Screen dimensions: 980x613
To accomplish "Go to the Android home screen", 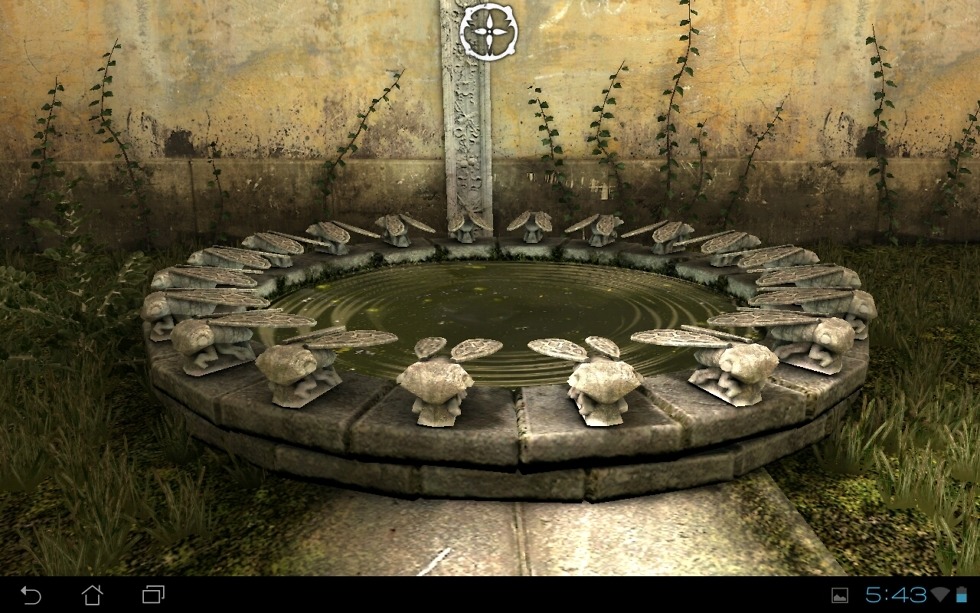I will (x=92, y=595).
